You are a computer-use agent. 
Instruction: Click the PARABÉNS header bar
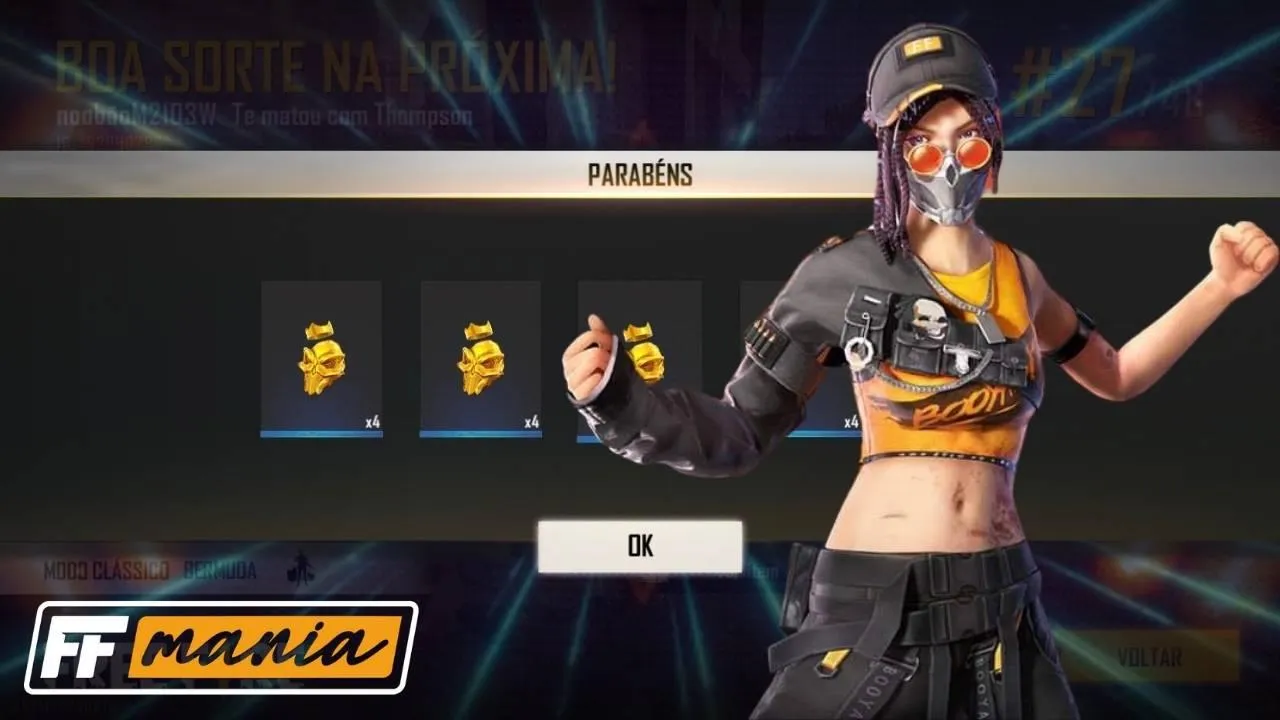point(640,171)
